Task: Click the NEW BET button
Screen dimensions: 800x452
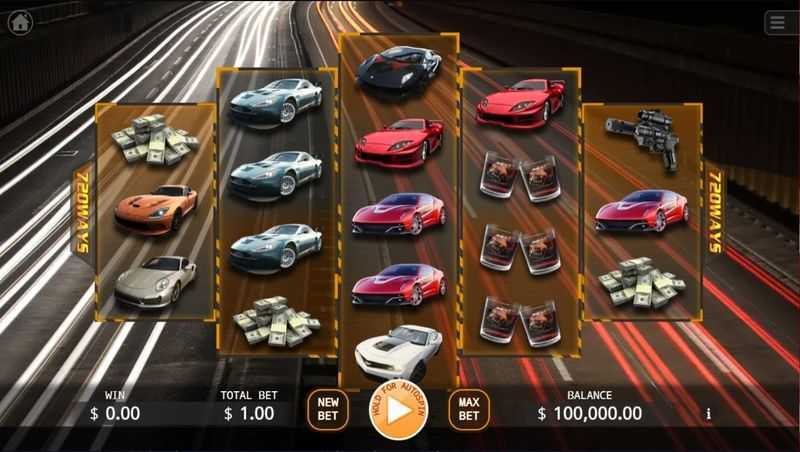Action: click(327, 409)
